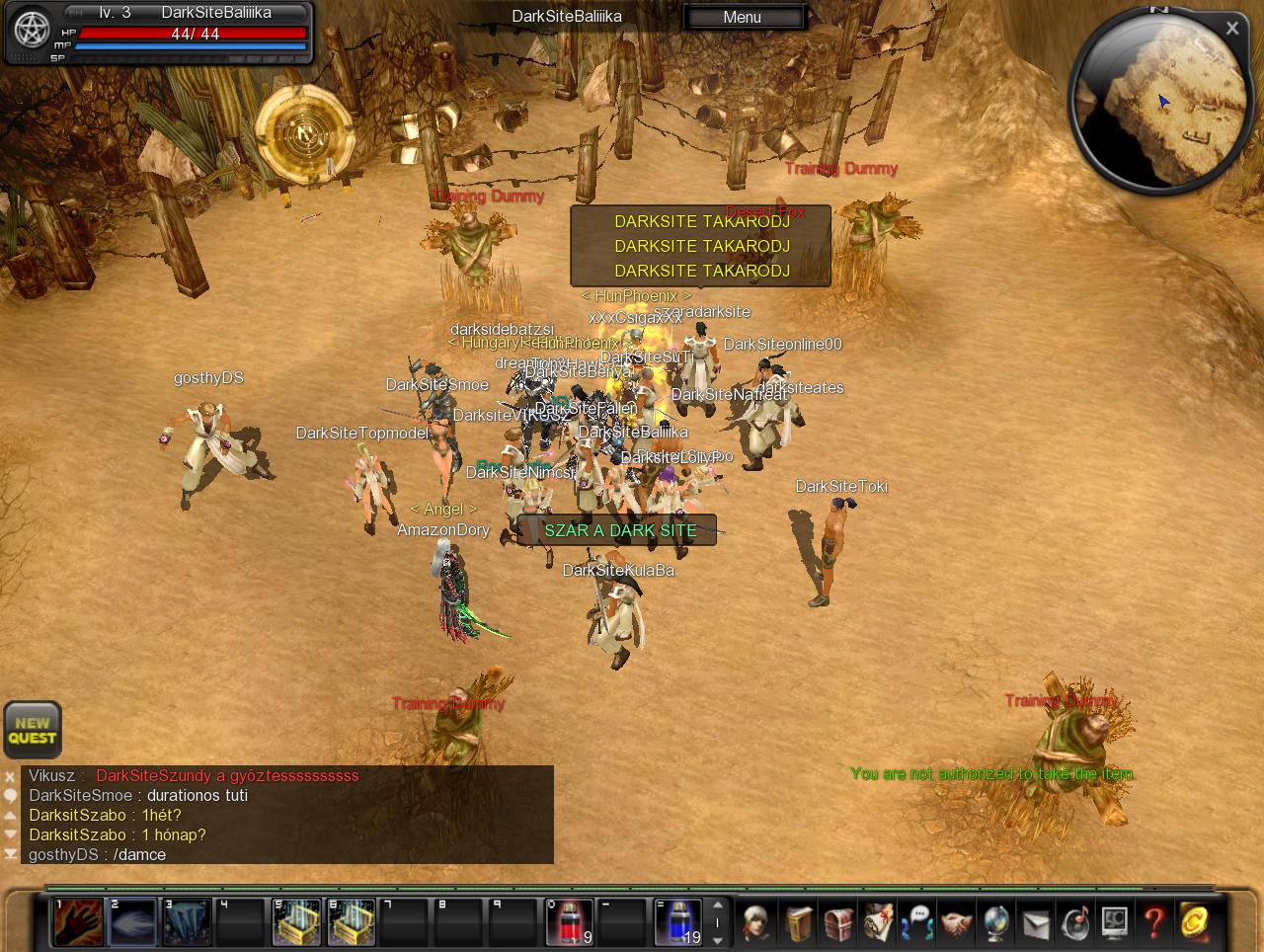This screenshot has width=1264, height=952.
Task: Use the red hand skill in slot 1
Action: (x=79, y=922)
